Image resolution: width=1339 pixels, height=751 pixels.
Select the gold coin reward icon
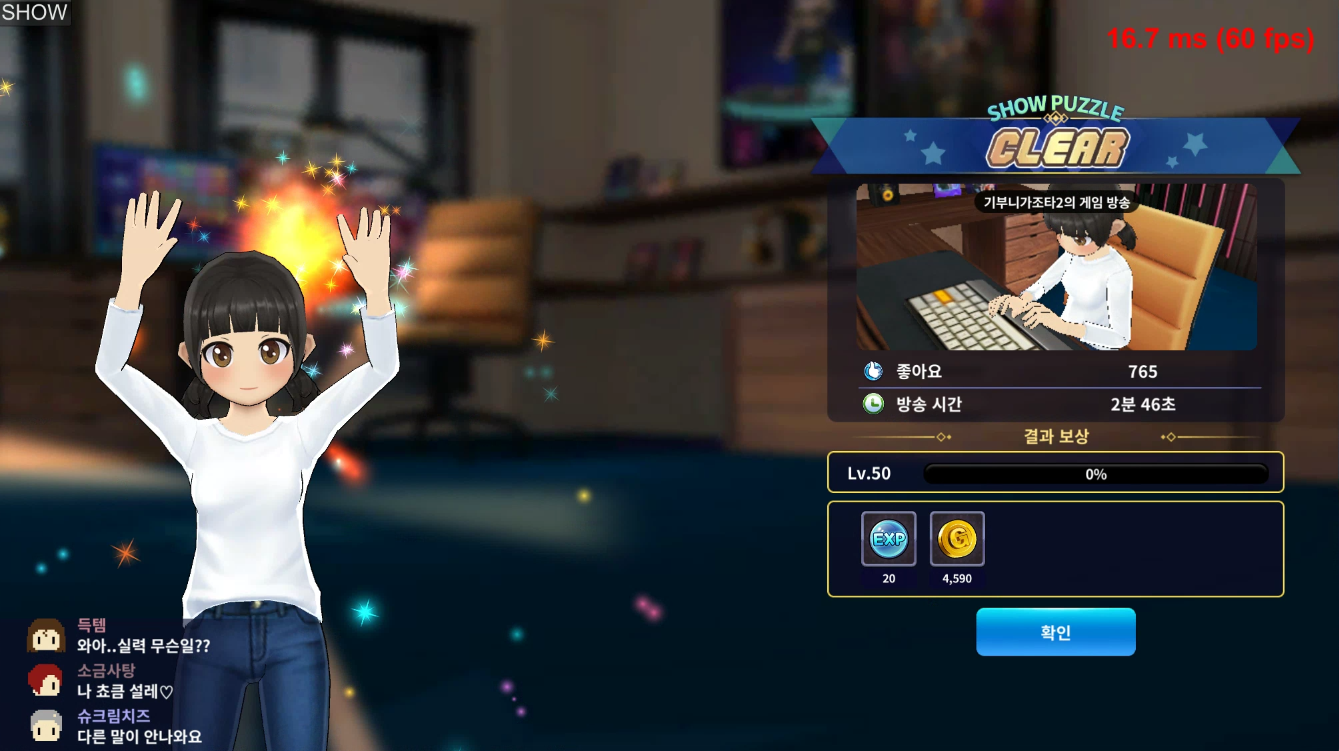click(x=957, y=539)
